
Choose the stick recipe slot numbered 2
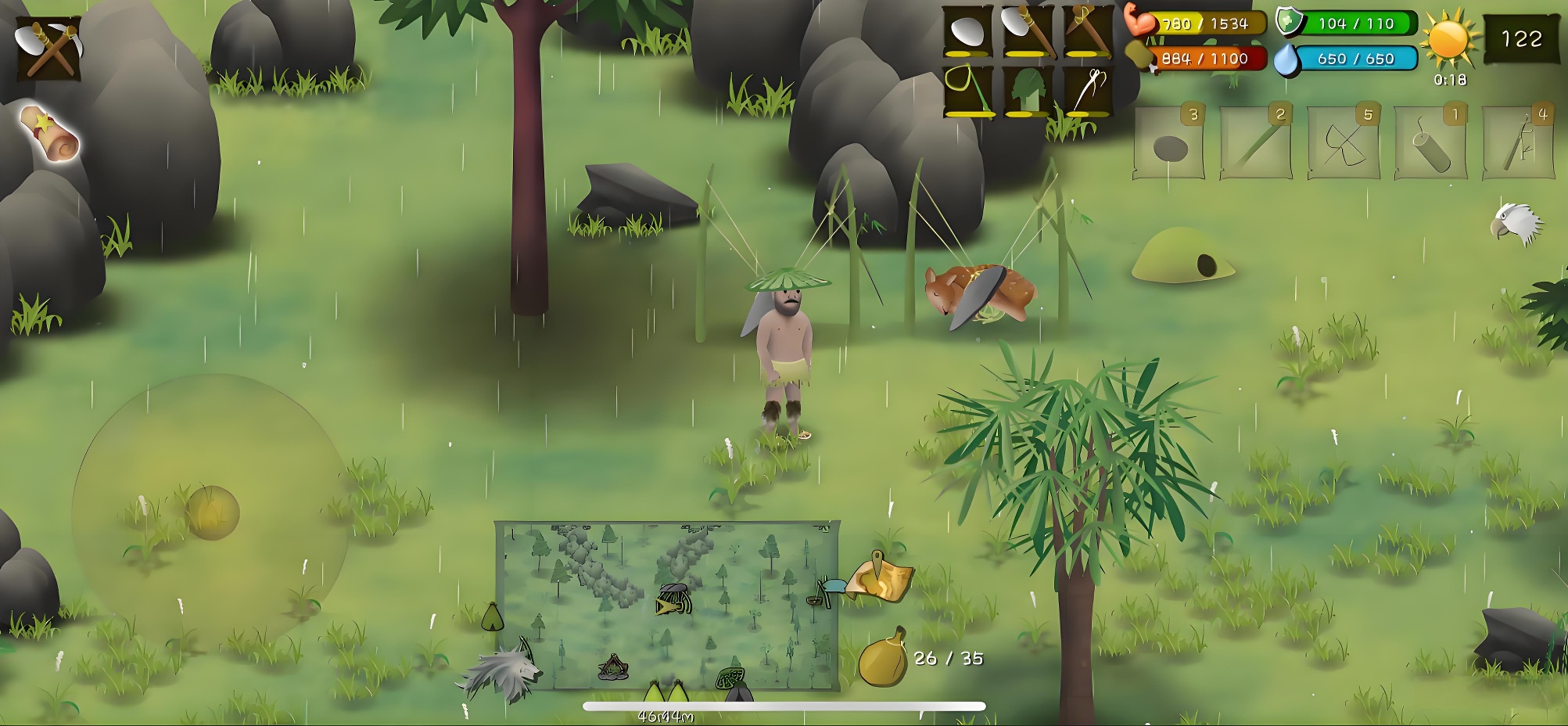coord(1256,143)
